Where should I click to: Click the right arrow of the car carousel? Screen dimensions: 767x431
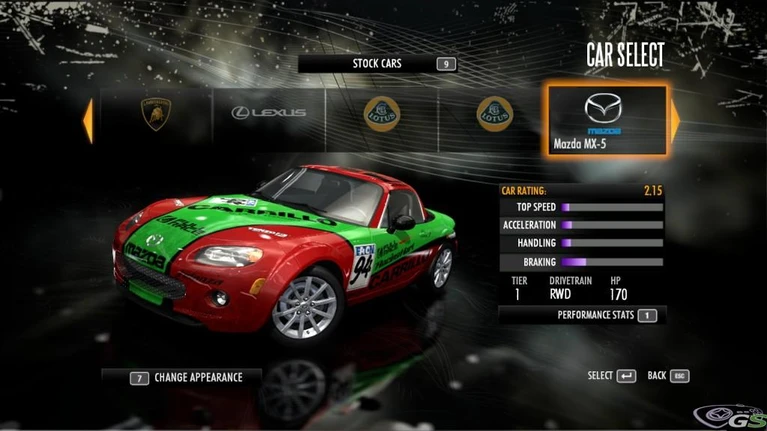(x=675, y=120)
